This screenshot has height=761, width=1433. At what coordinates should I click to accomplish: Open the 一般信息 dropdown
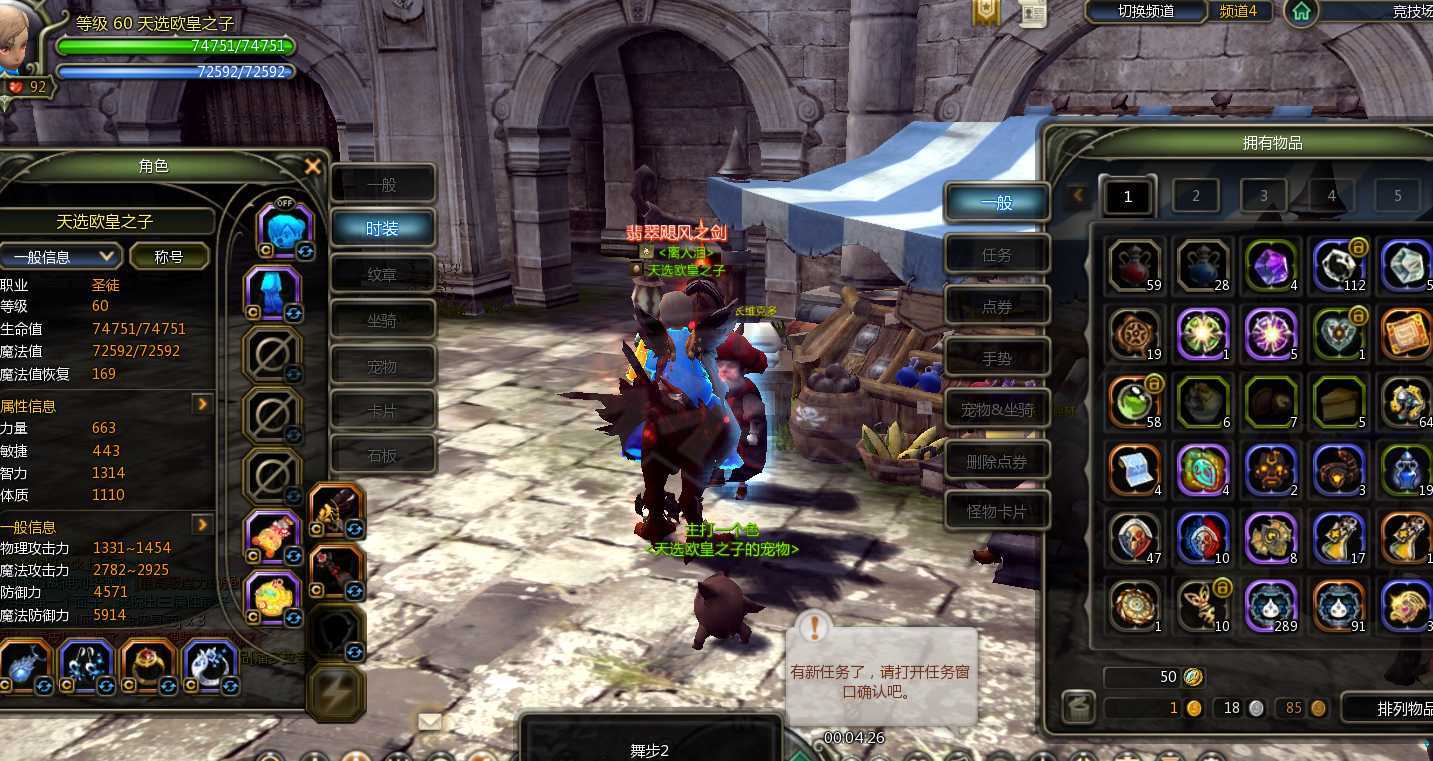[61, 256]
